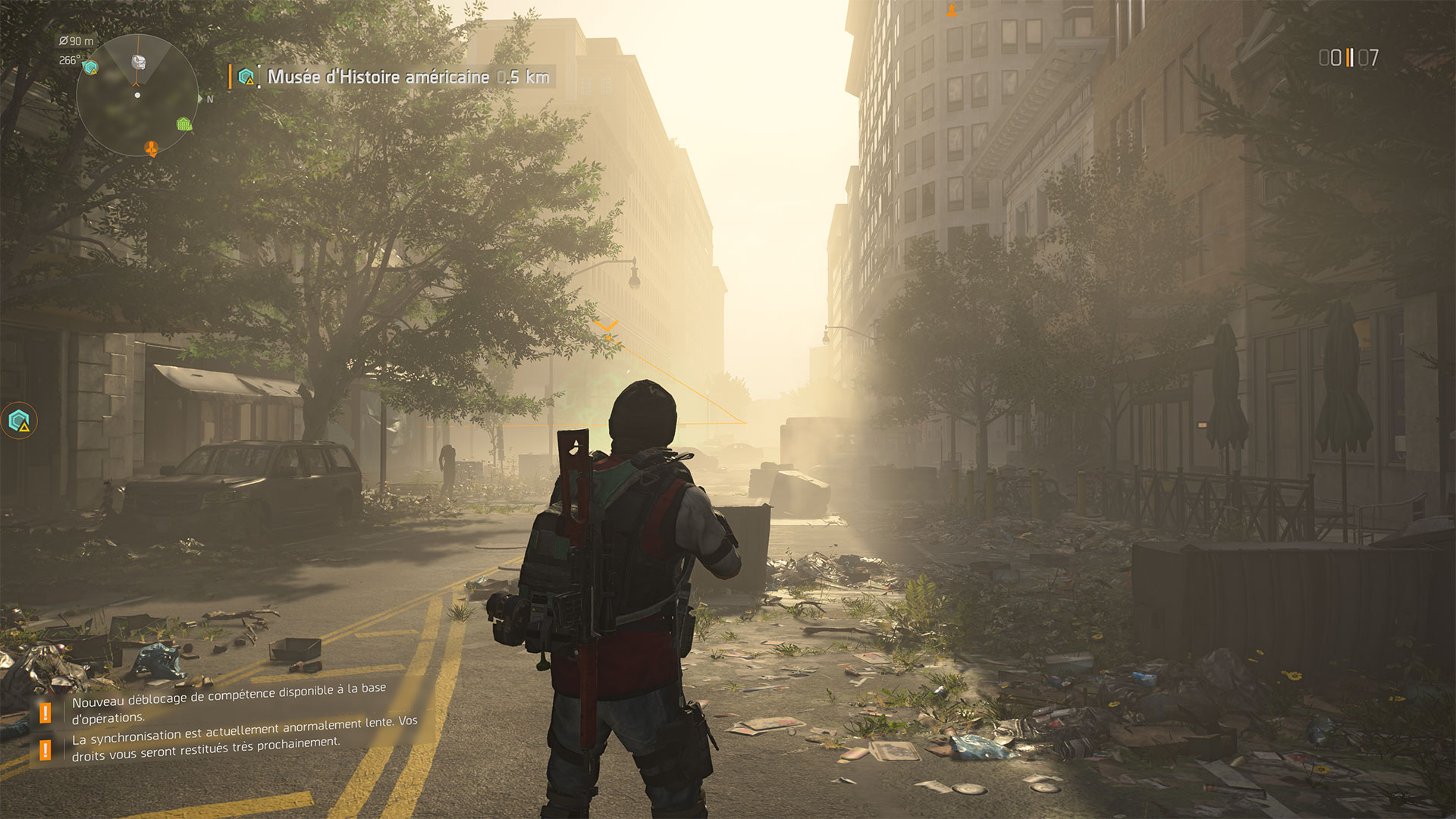The height and width of the screenshot is (819, 1456).
Task: Select the slow synchronisation warning message
Action: pyautogui.click(x=244, y=739)
